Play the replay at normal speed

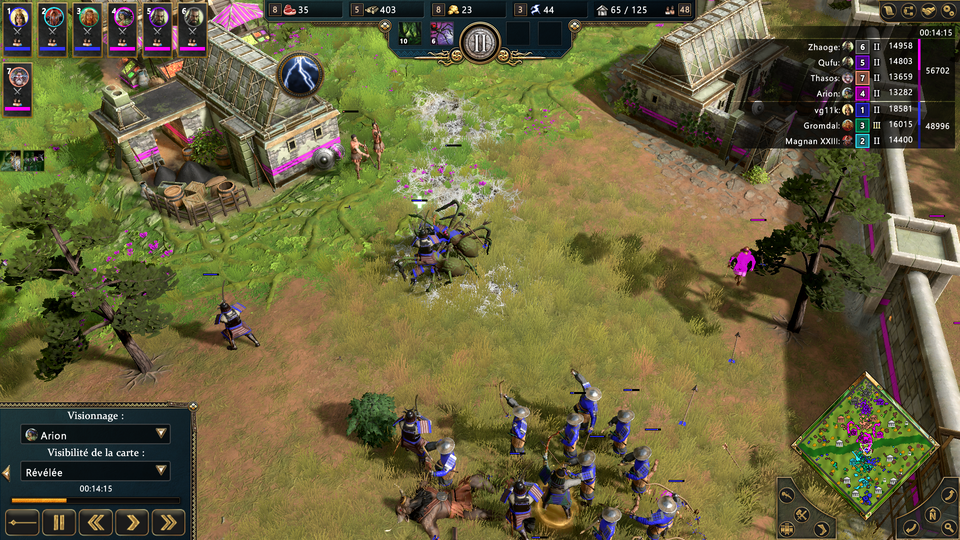tap(132, 521)
